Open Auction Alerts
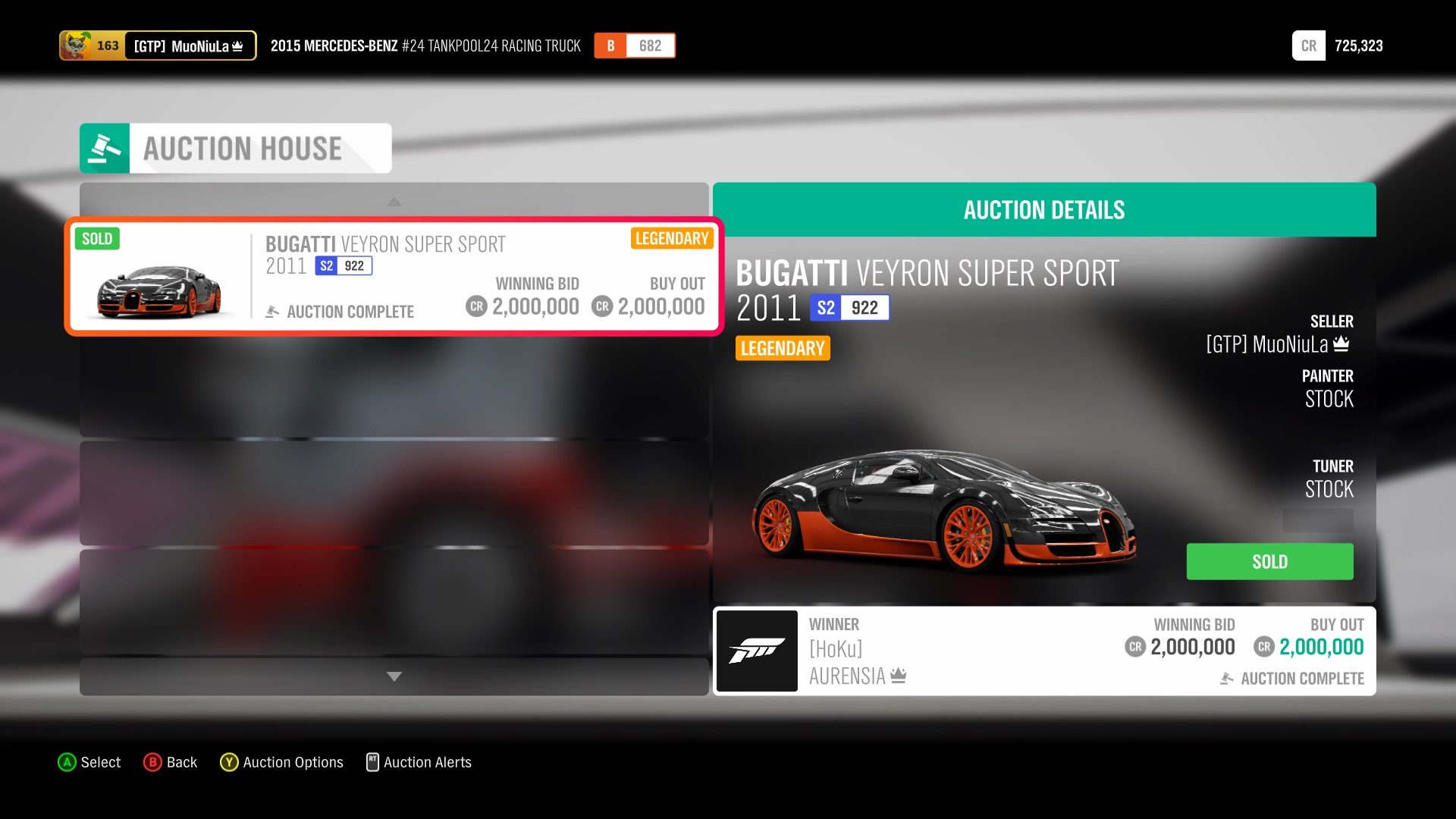 tap(419, 762)
